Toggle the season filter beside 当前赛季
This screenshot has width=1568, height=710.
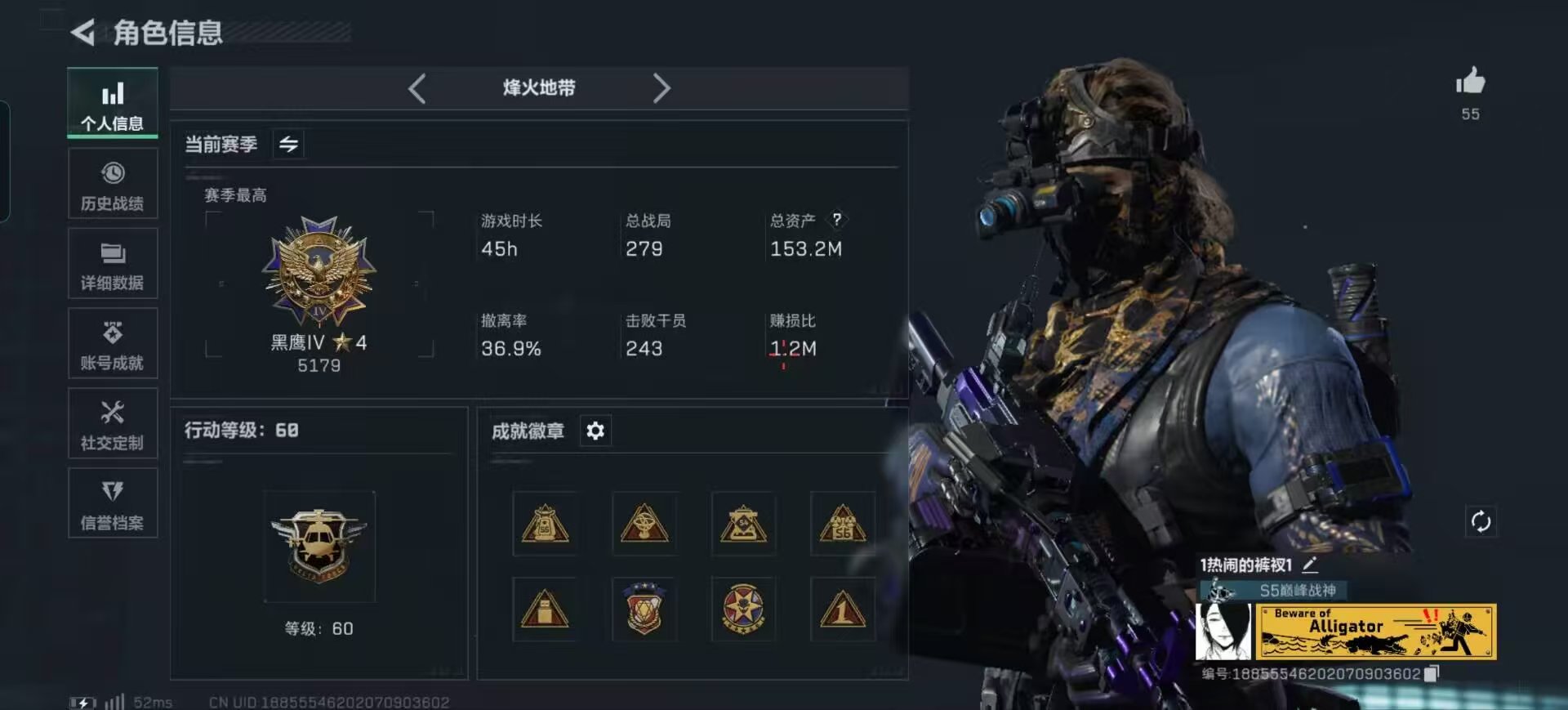click(x=287, y=144)
